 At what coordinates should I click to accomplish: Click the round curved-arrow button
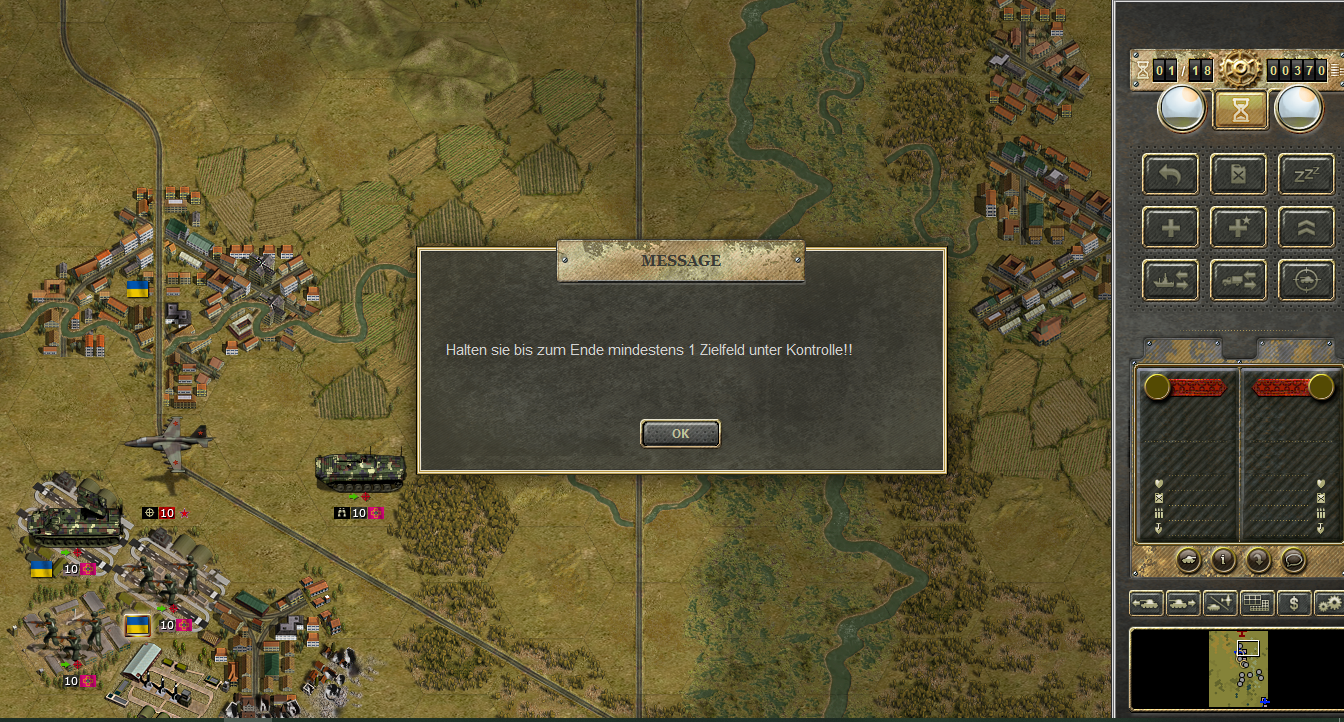1257,560
